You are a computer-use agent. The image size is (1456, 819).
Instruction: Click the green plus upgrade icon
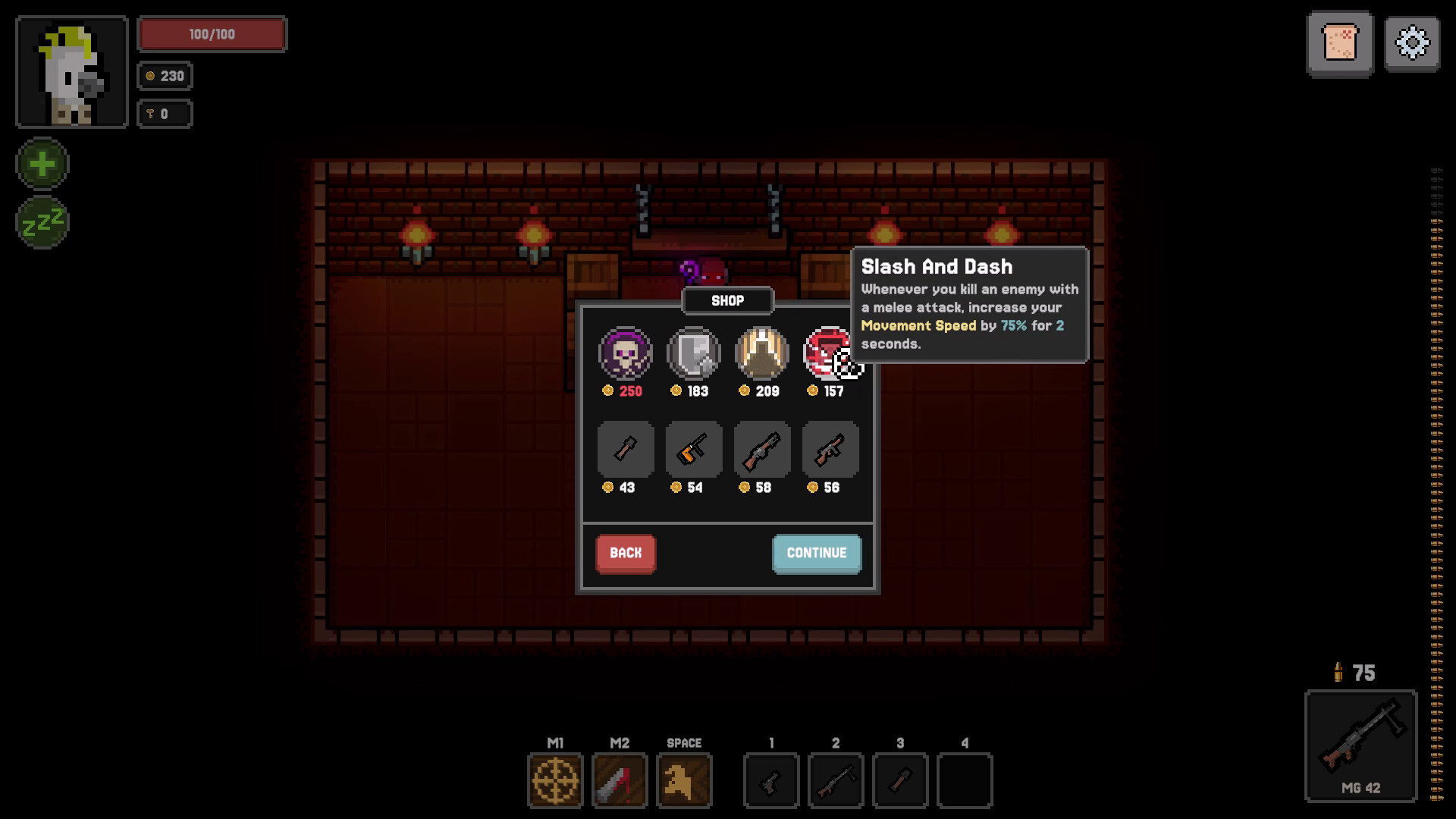[x=42, y=162]
